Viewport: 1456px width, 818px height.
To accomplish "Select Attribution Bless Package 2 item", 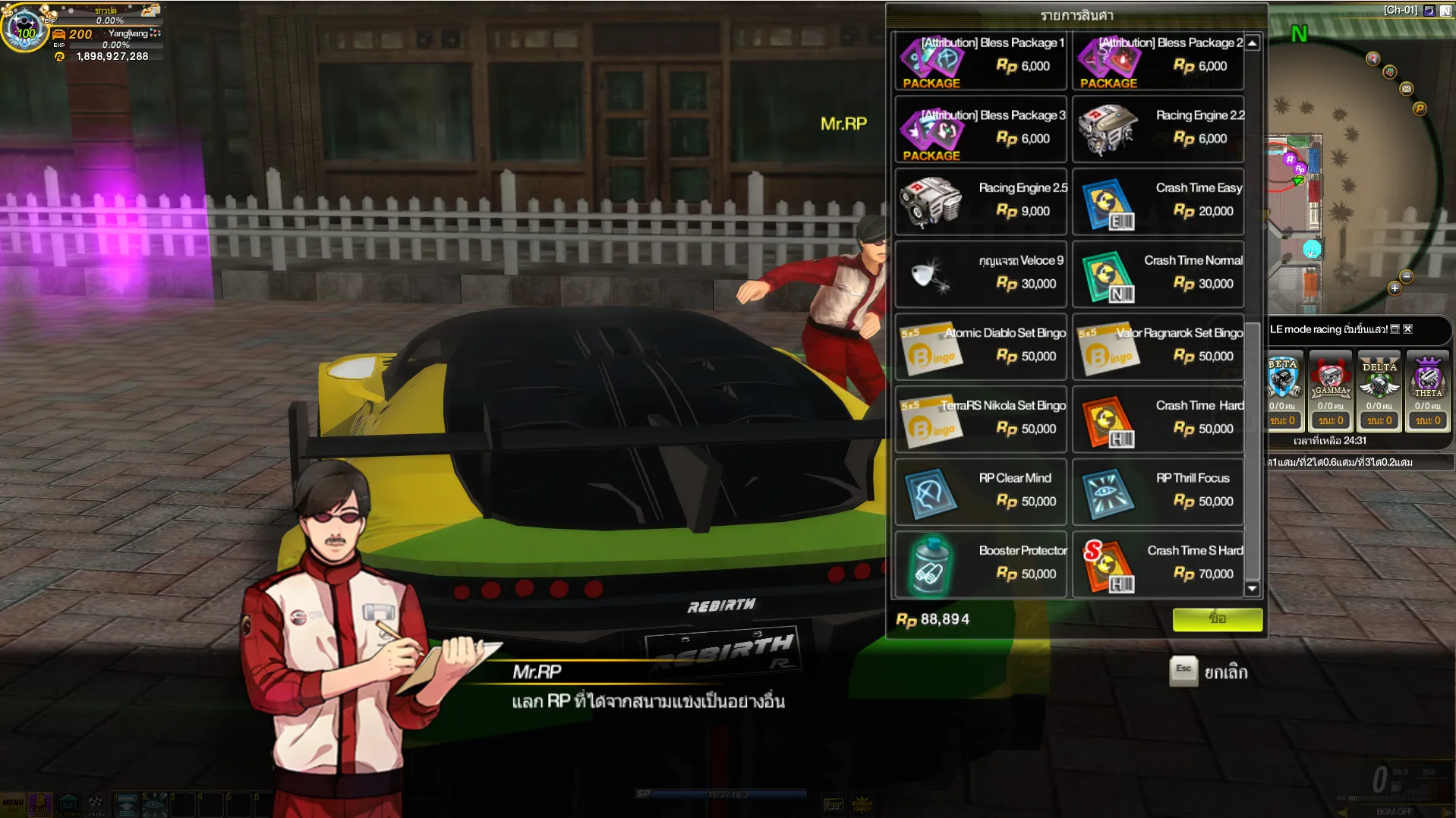I will click(x=1158, y=62).
